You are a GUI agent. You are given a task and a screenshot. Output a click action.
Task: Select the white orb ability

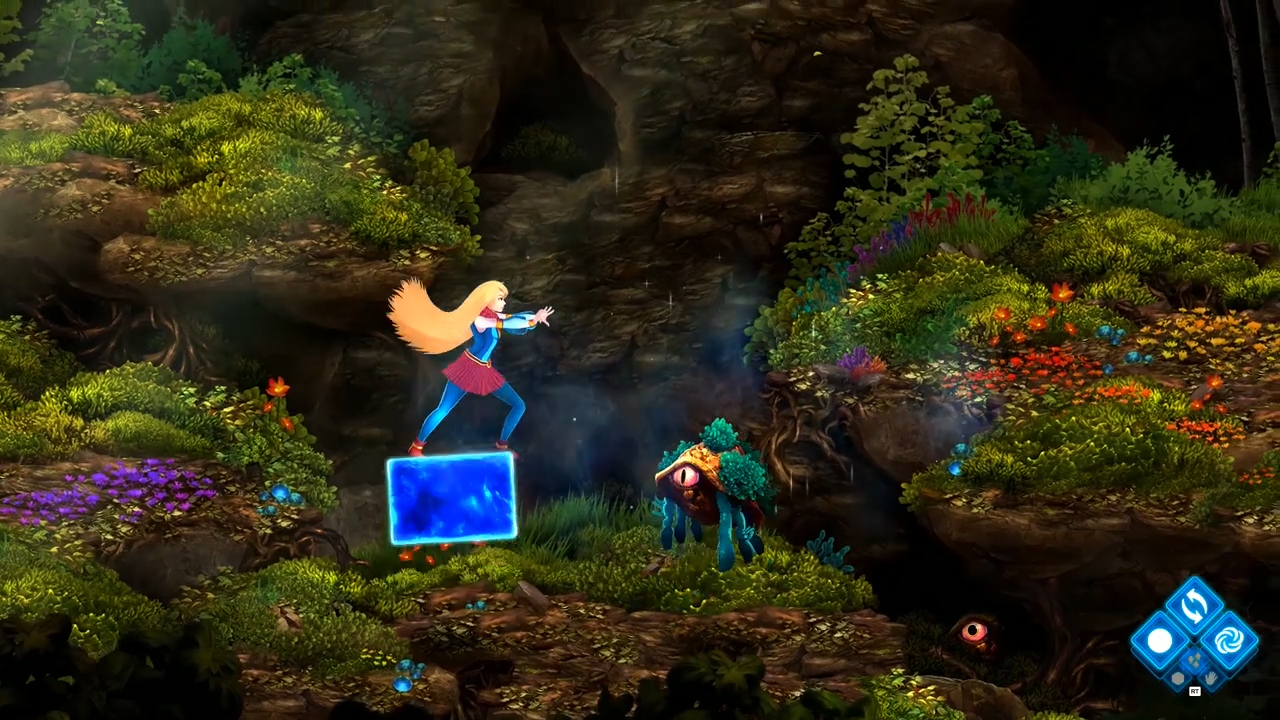click(1160, 640)
